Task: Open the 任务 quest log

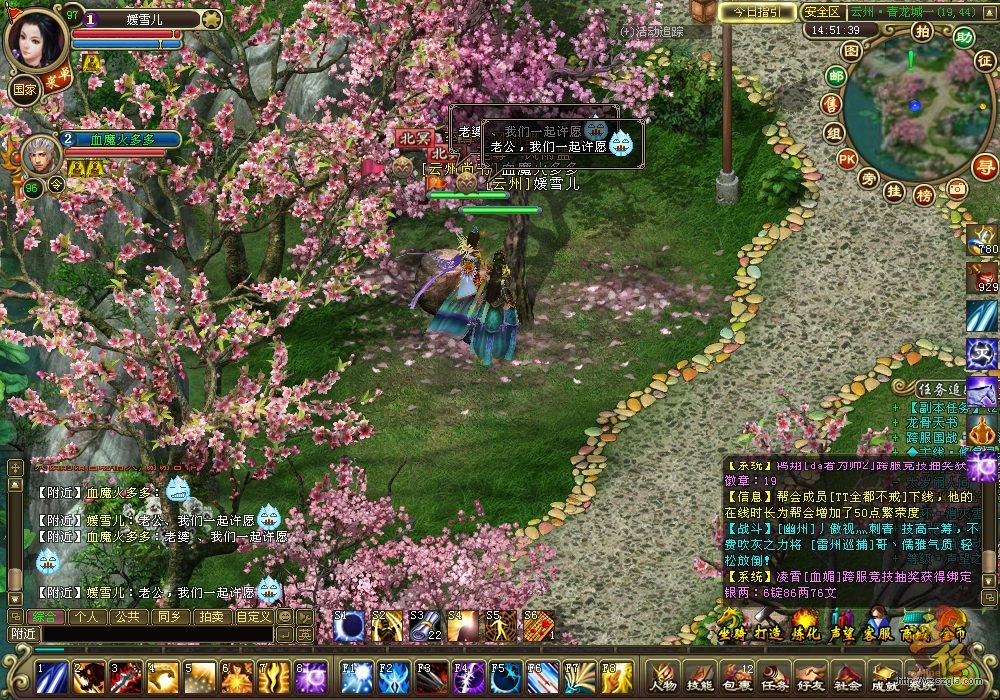Action: tap(774, 677)
